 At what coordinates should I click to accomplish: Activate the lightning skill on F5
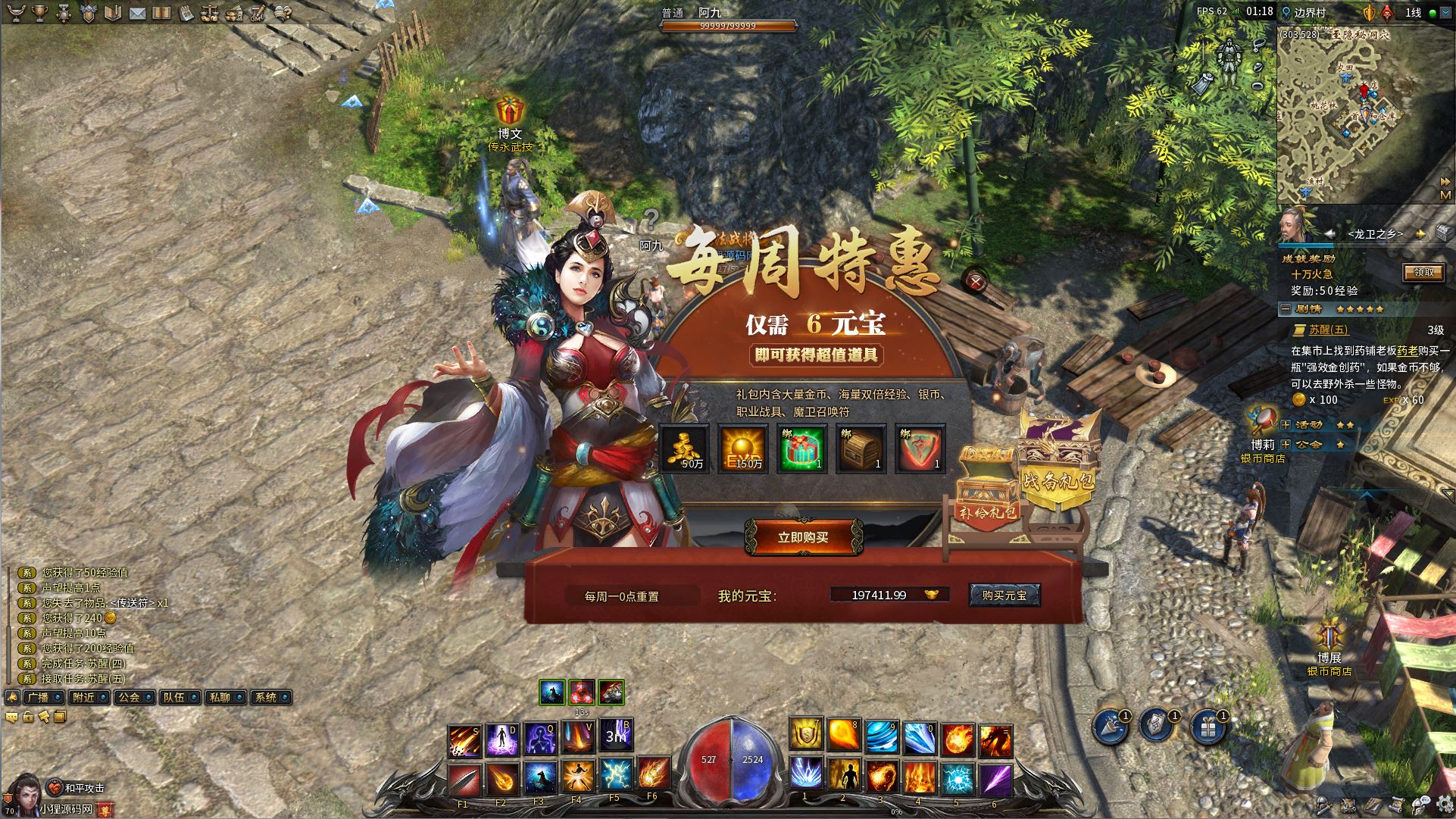(x=614, y=775)
